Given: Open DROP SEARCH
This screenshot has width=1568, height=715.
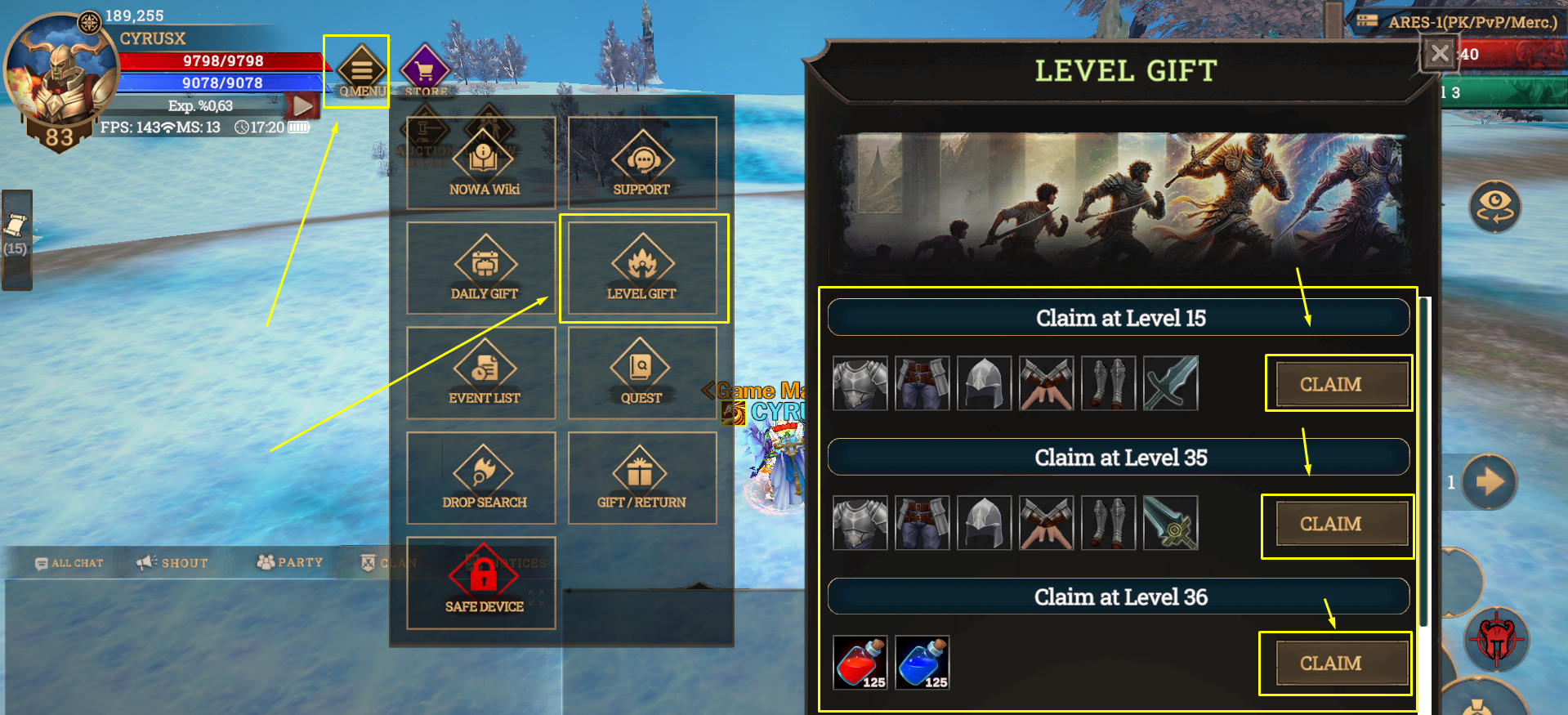Looking at the screenshot, I should (x=482, y=477).
